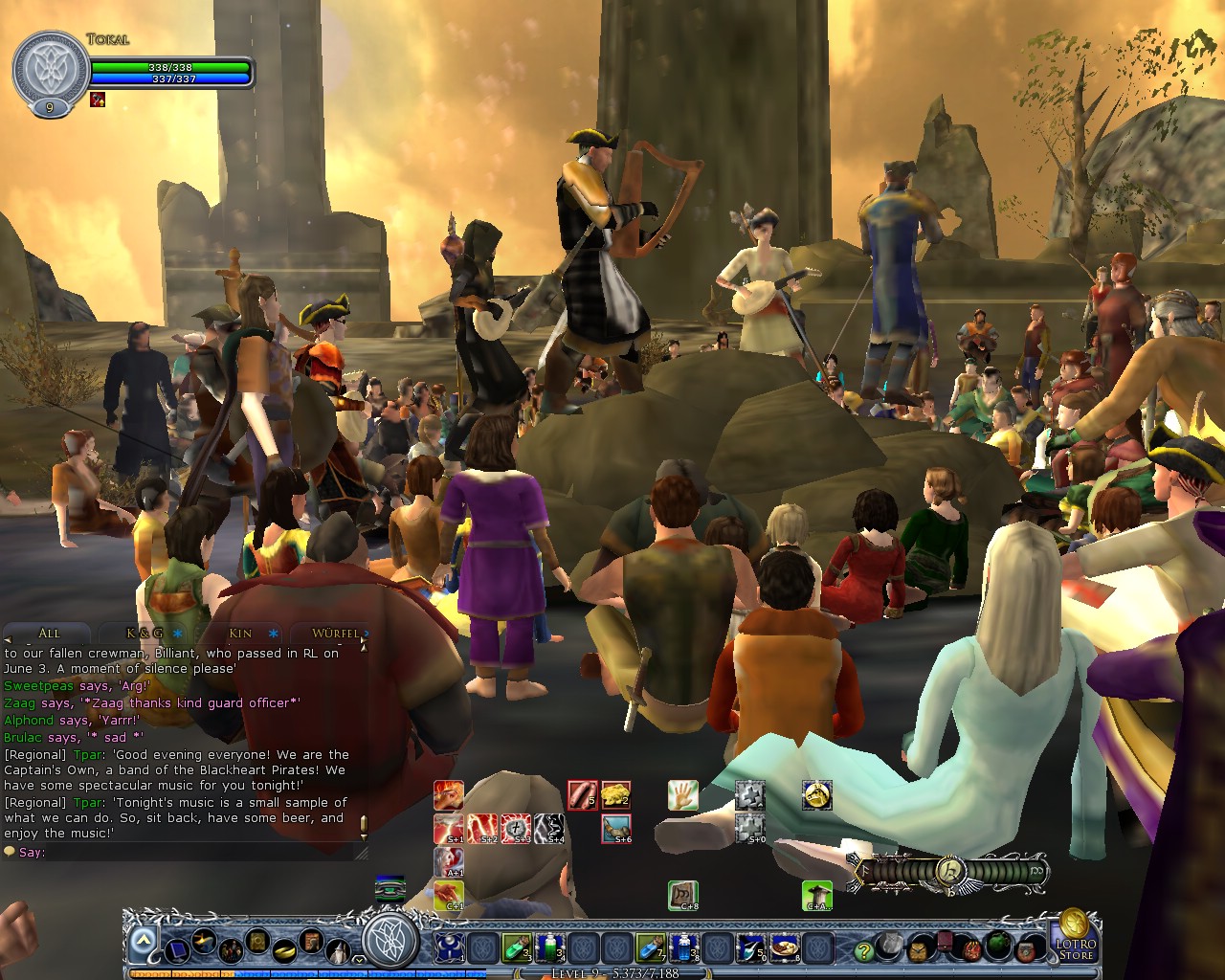Activate the flame skill in the quickslot grid

pos(448,795)
